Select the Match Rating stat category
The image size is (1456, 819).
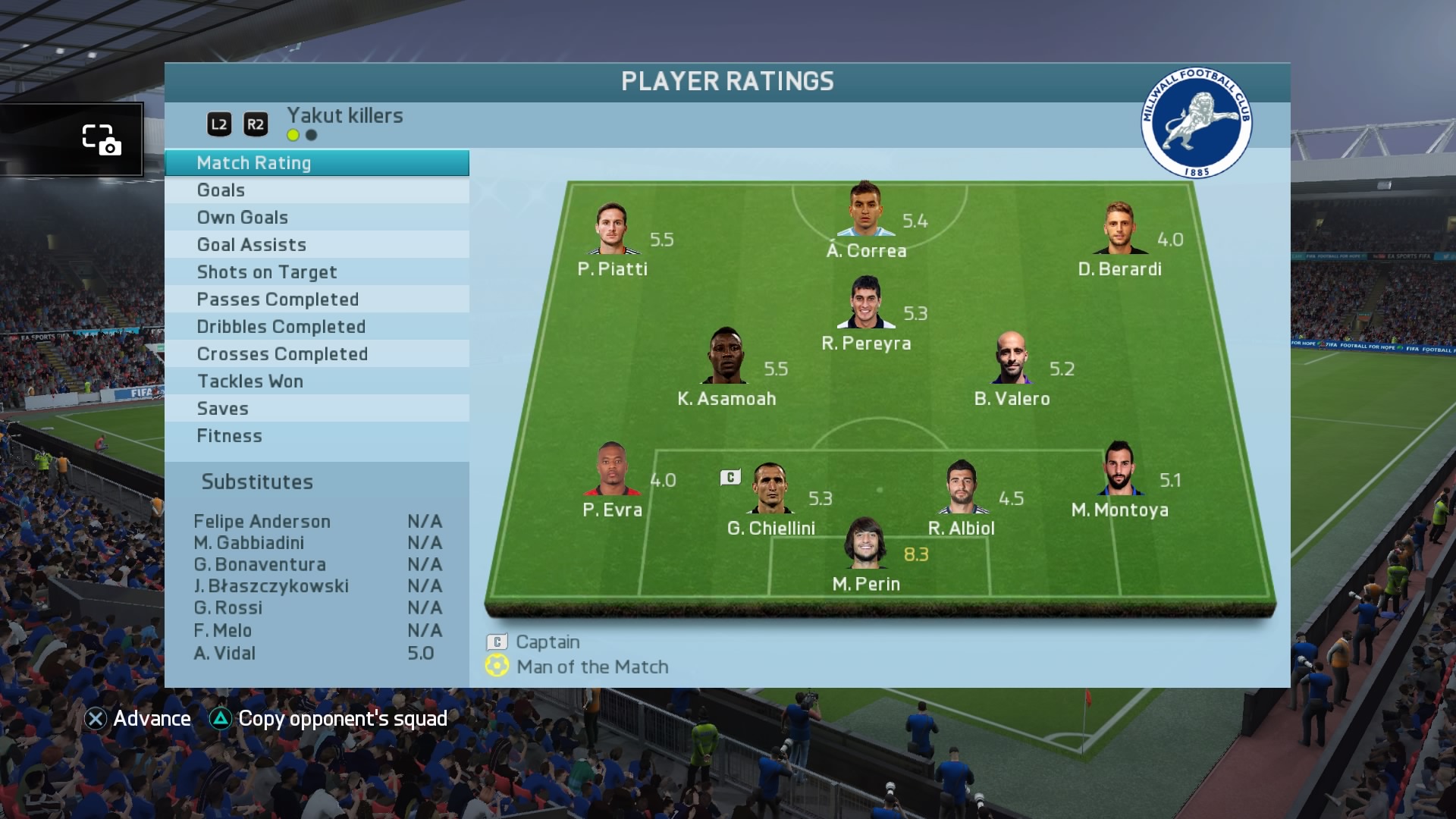(316, 163)
